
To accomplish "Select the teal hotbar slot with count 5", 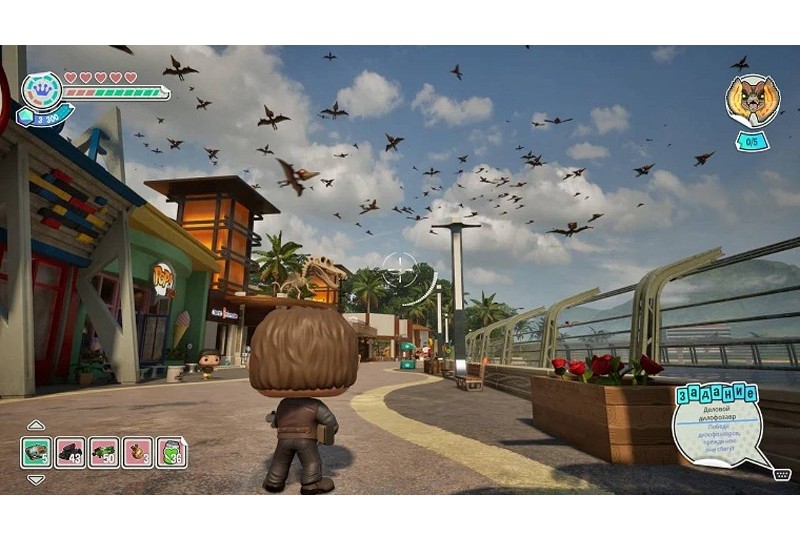I will click(x=36, y=452).
